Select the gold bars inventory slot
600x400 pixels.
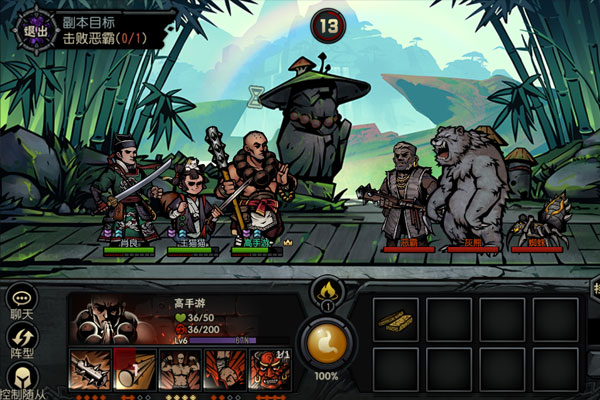397,320
